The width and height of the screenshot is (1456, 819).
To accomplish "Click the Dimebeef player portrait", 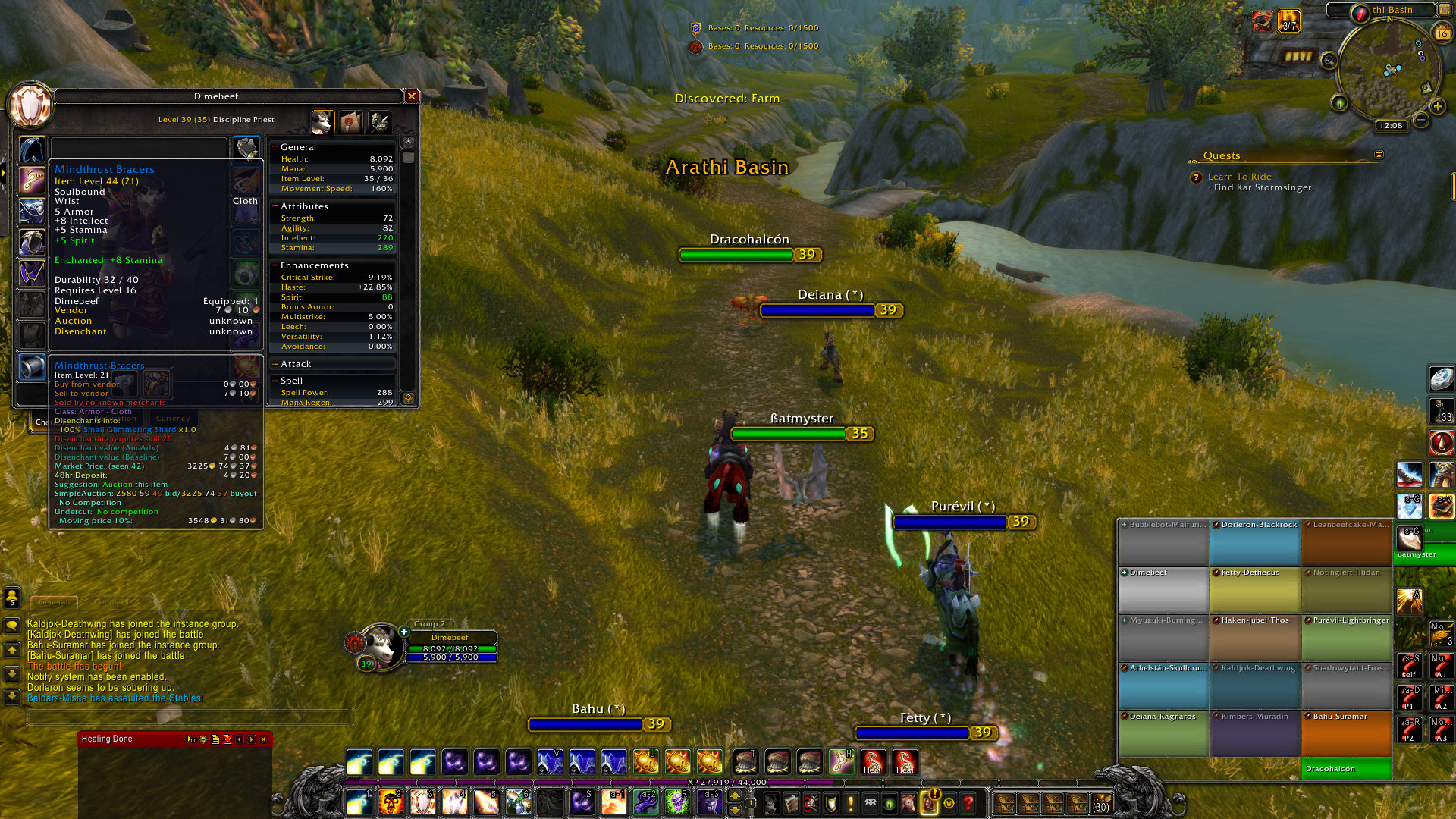I will 381,645.
